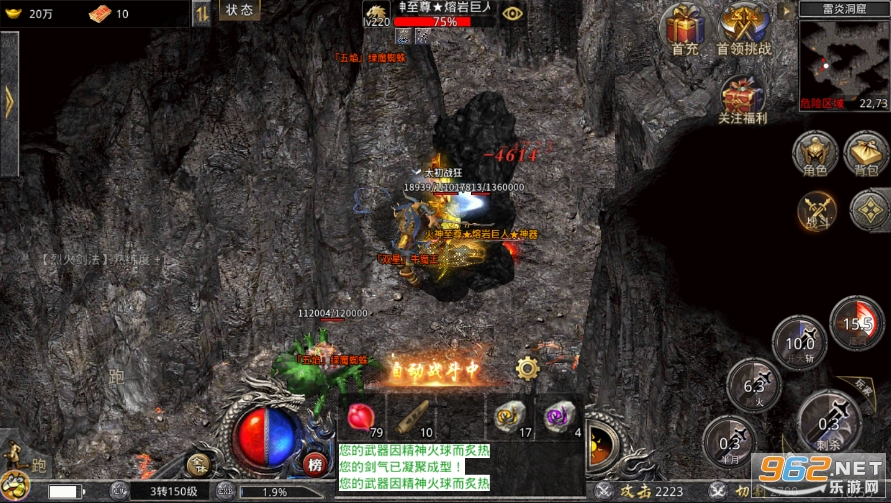Open the 角色 character sheet
This screenshot has height=503, width=891.
815,153
